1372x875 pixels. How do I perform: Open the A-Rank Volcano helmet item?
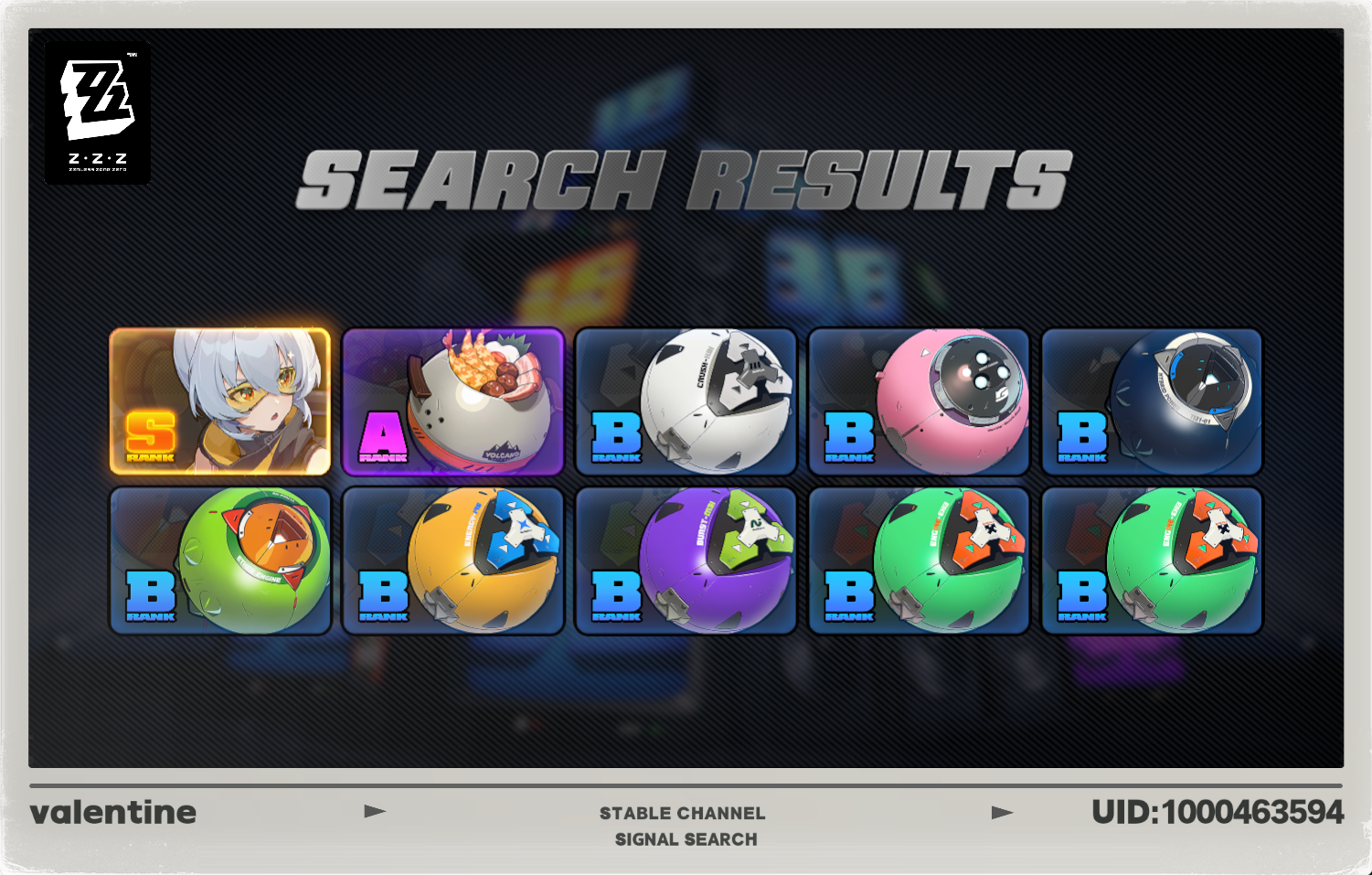(x=452, y=402)
